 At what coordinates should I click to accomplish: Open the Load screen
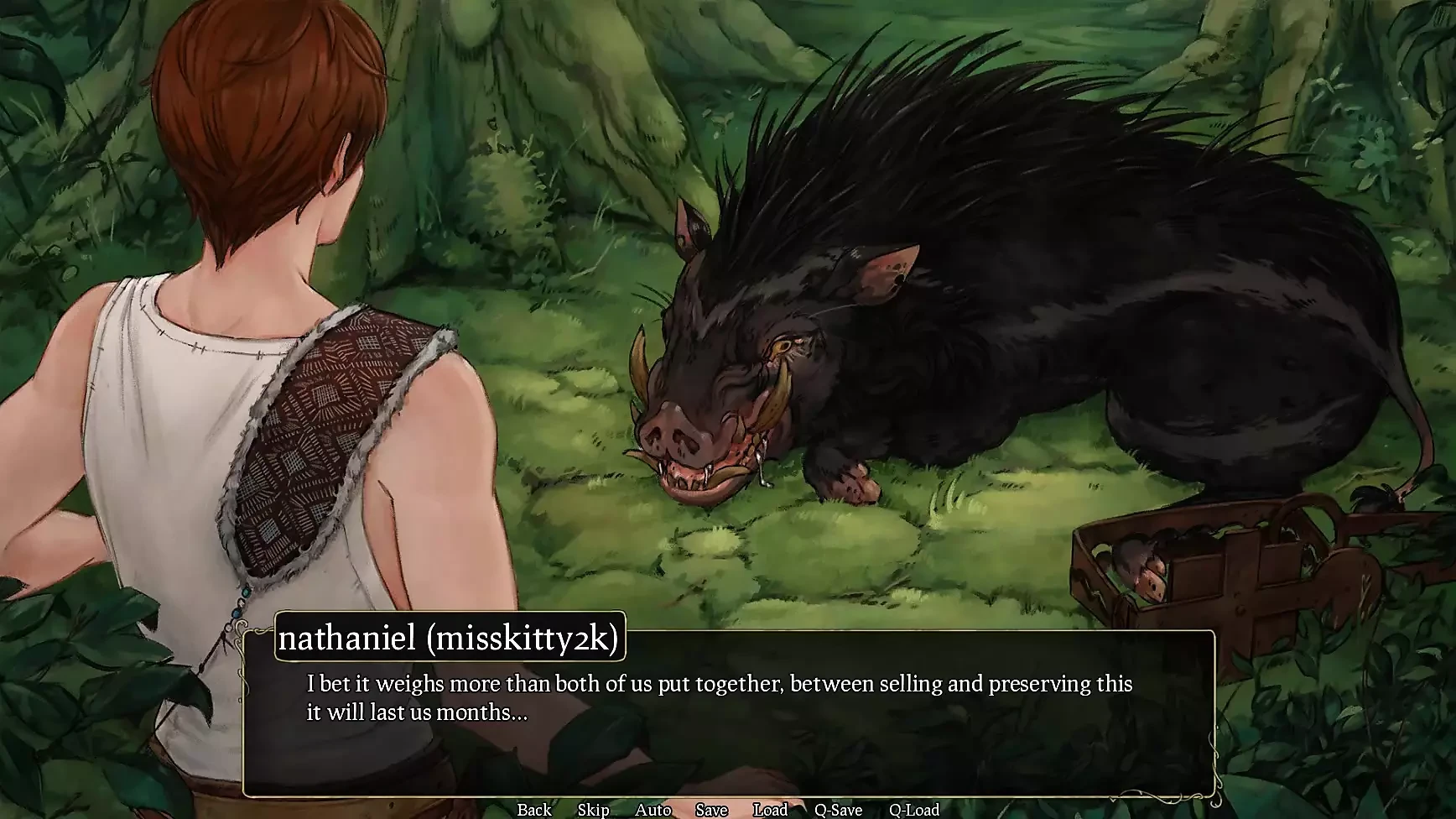coord(771,810)
